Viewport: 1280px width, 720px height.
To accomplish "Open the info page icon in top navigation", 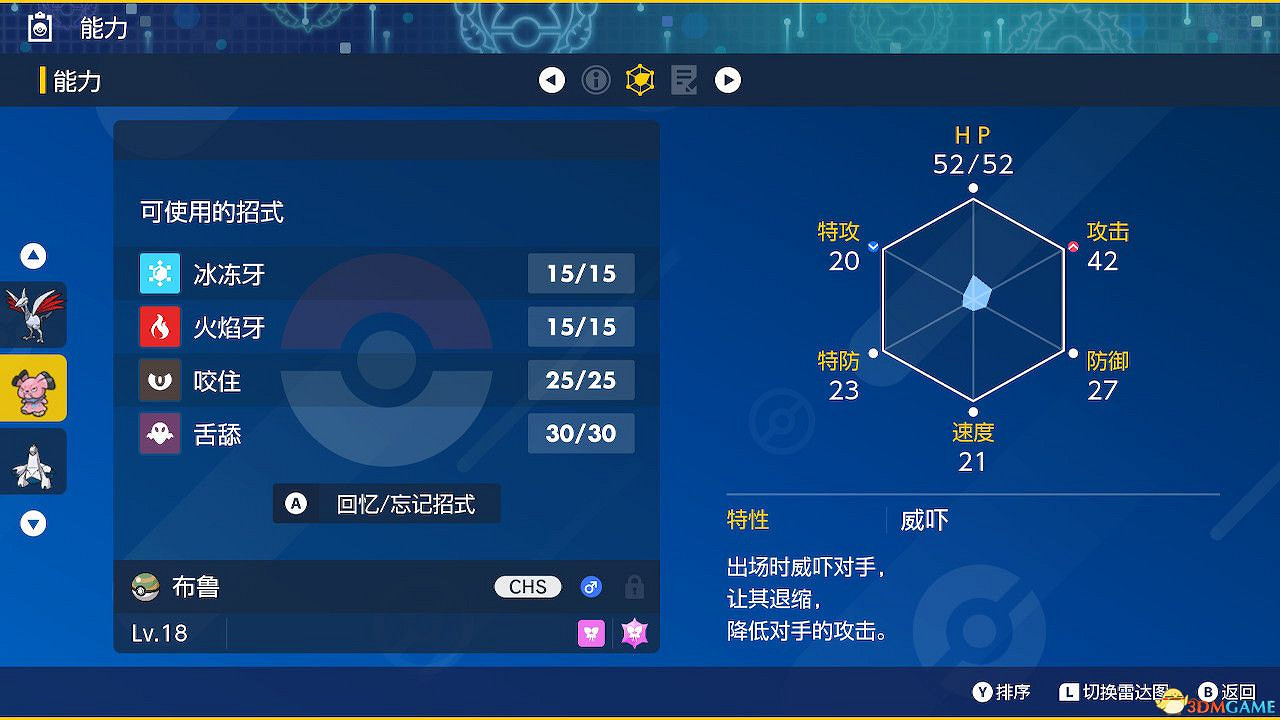I will point(596,80).
